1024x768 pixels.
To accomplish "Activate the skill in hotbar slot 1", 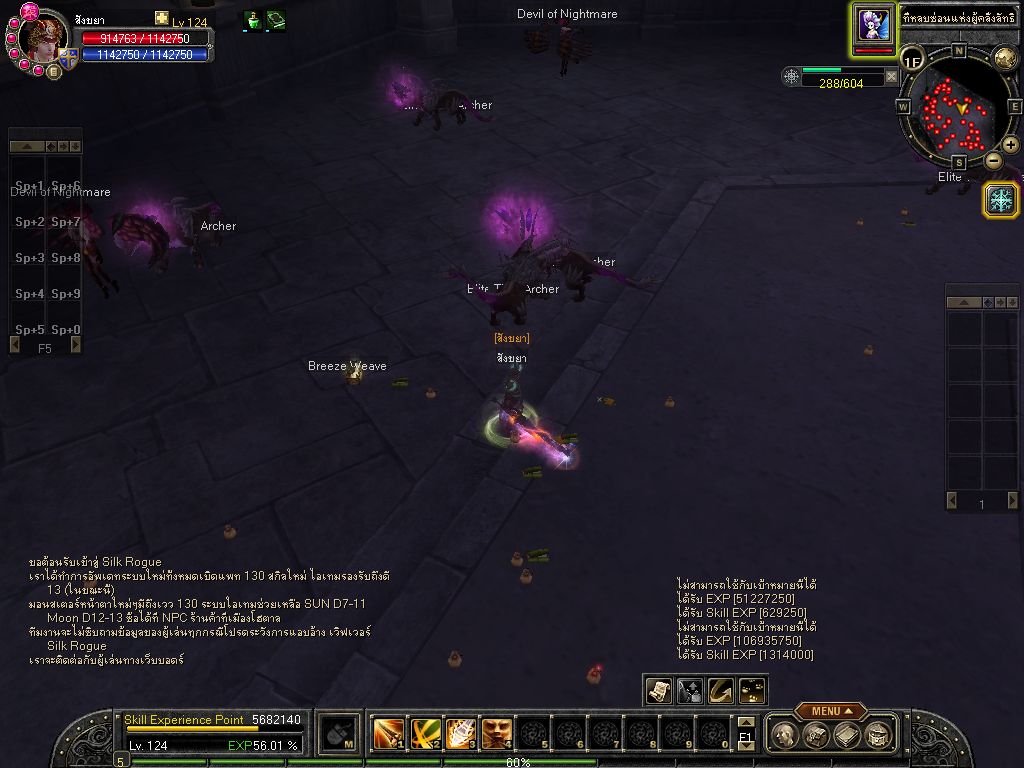I will (x=387, y=734).
